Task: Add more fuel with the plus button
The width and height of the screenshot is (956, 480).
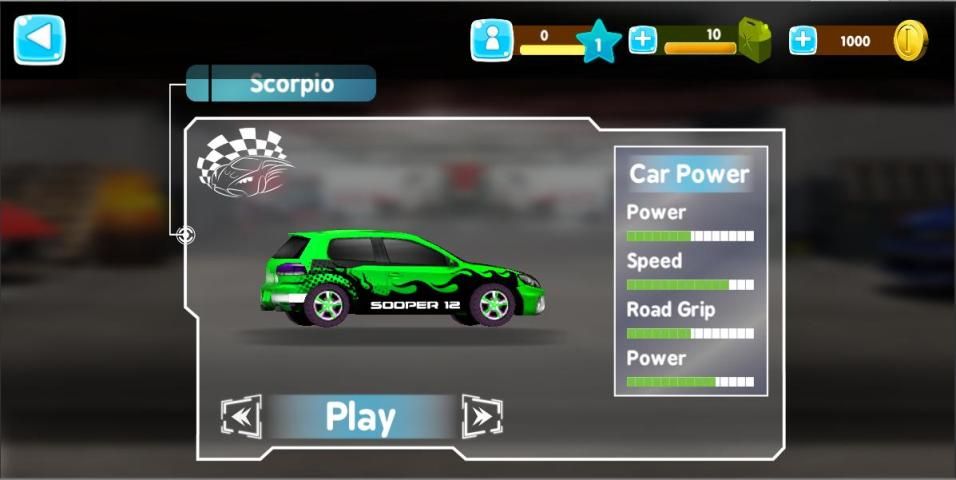Action: click(x=643, y=41)
